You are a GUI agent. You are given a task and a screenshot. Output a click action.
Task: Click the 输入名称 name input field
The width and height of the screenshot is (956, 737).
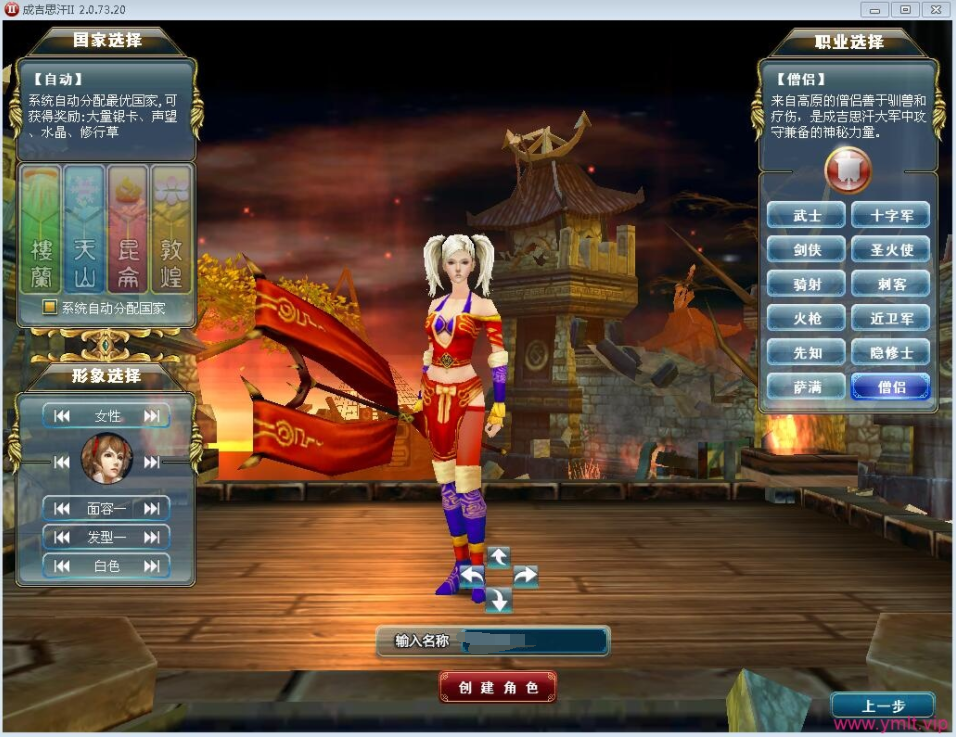[x=533, y=641]
